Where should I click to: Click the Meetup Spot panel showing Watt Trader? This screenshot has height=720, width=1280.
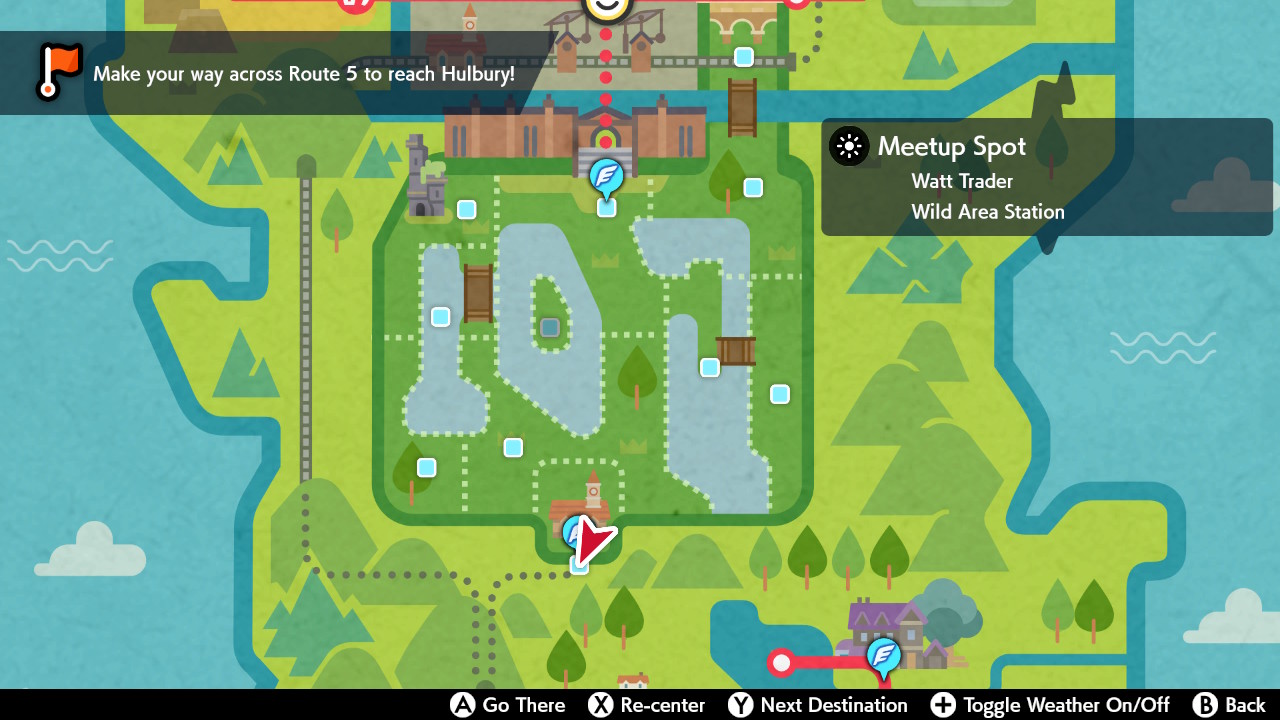(1045, 177)
